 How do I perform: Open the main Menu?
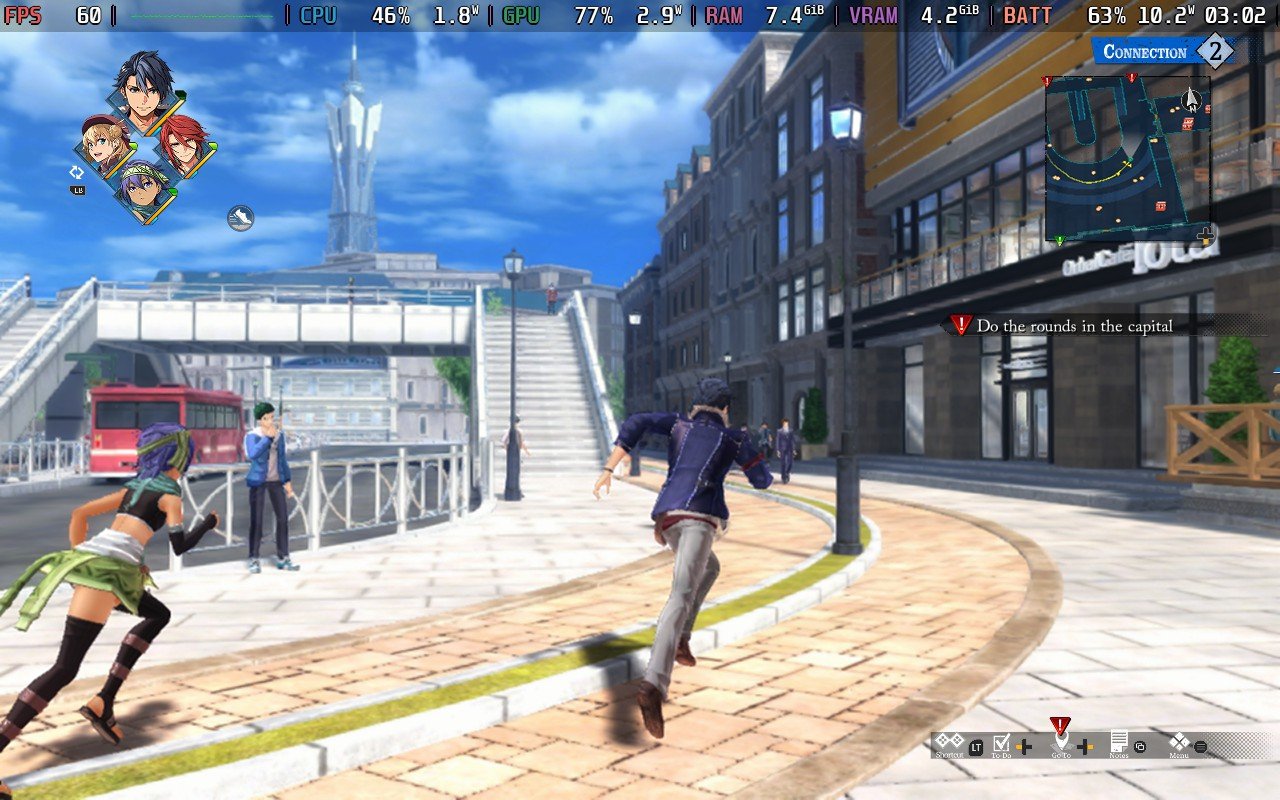1180,743
